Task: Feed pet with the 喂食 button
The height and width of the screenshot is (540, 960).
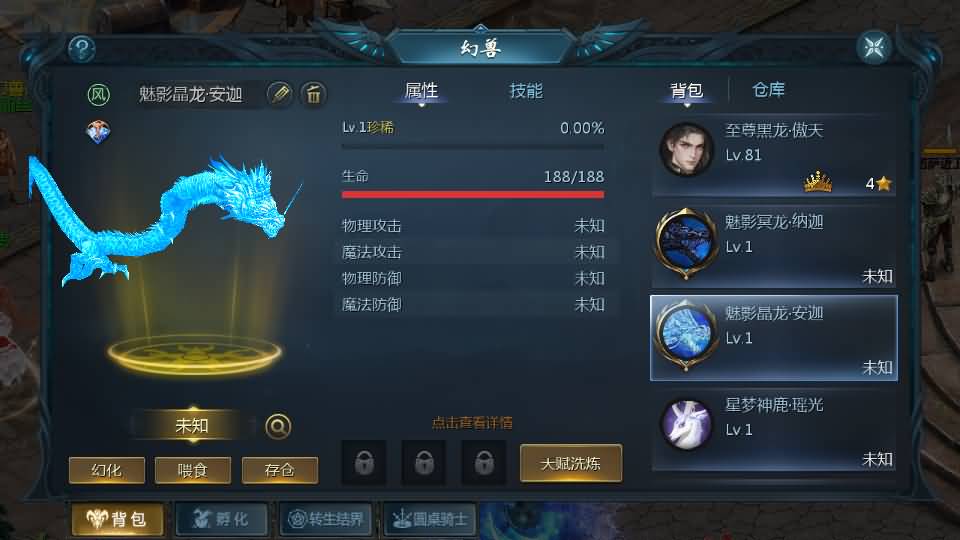Action: tap(193, 470)
